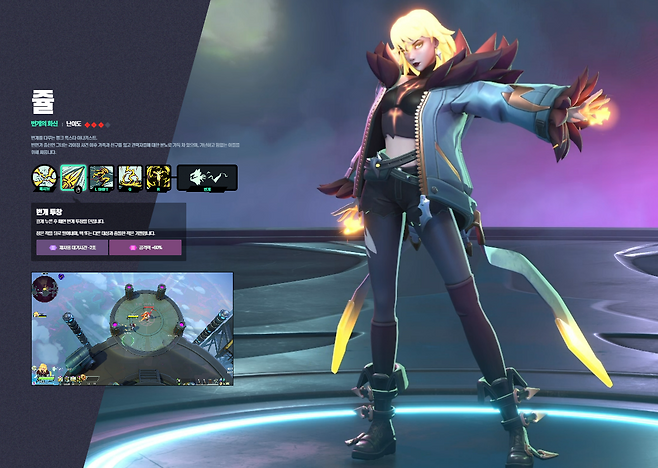The image size is (658, 468).
Task: Choose the highlighted lightning spear skill icon
Action: point(73,178)
